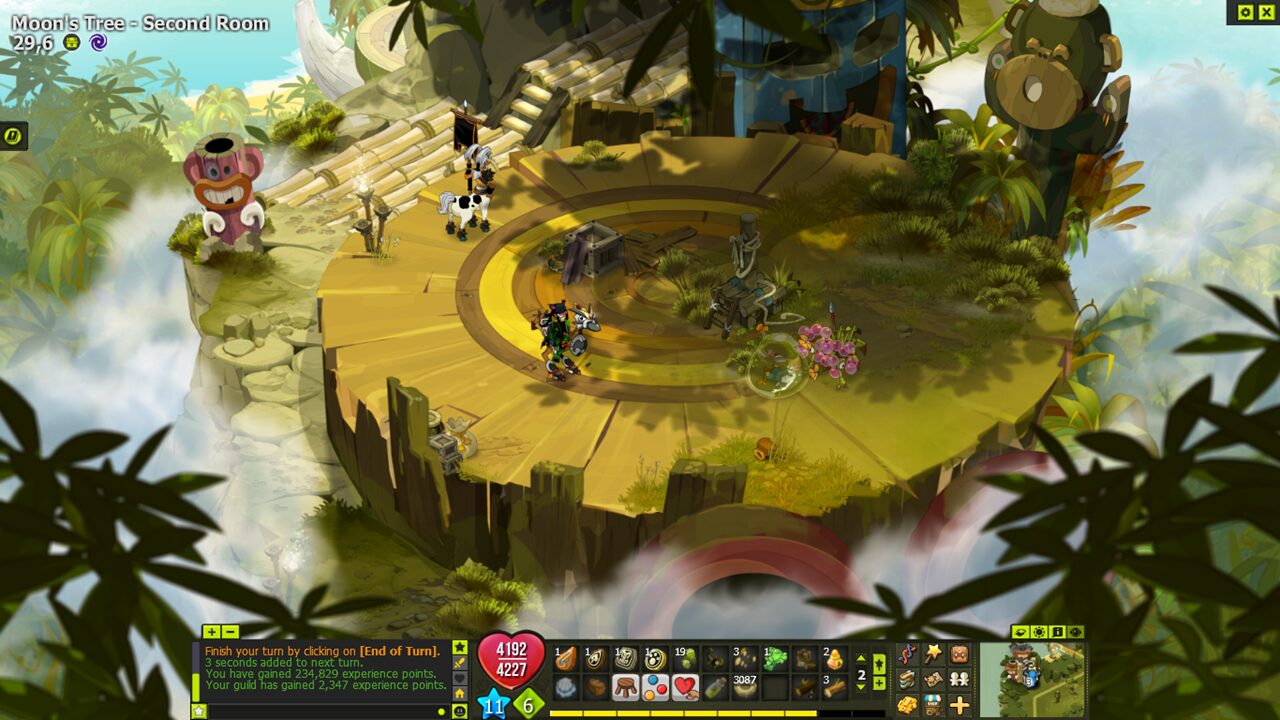Open the world map via treasure map icon

coord(933,679)
